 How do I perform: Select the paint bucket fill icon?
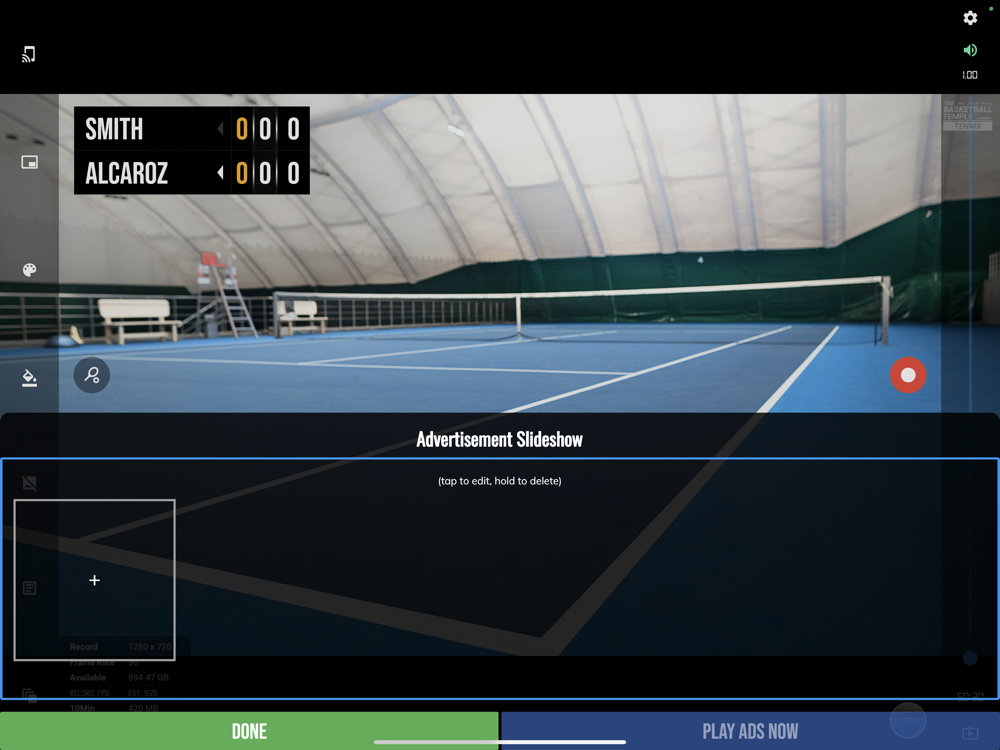click(x=30, y=378)
